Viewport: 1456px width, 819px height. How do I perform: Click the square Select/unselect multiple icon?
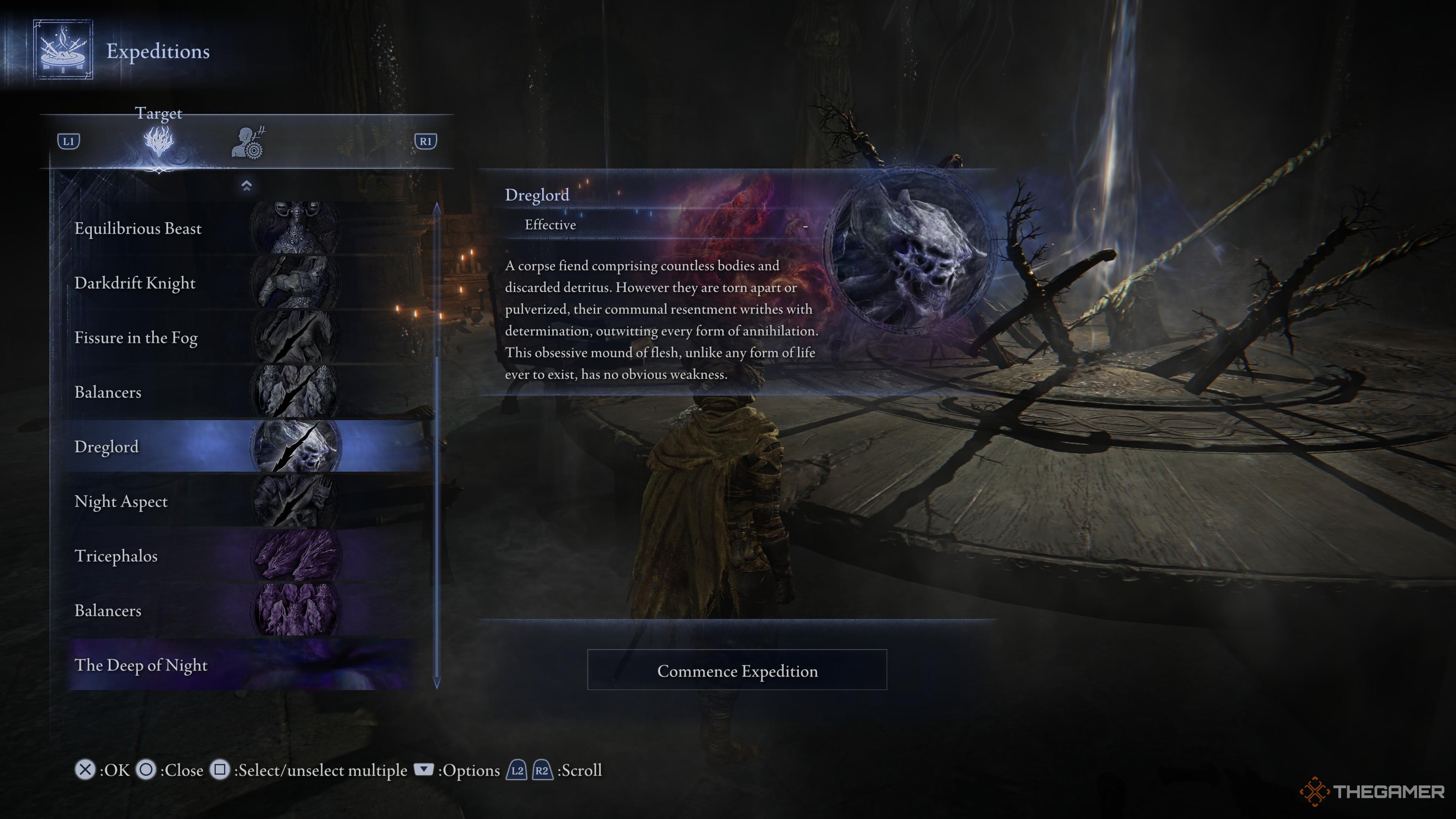click(220, 770)
